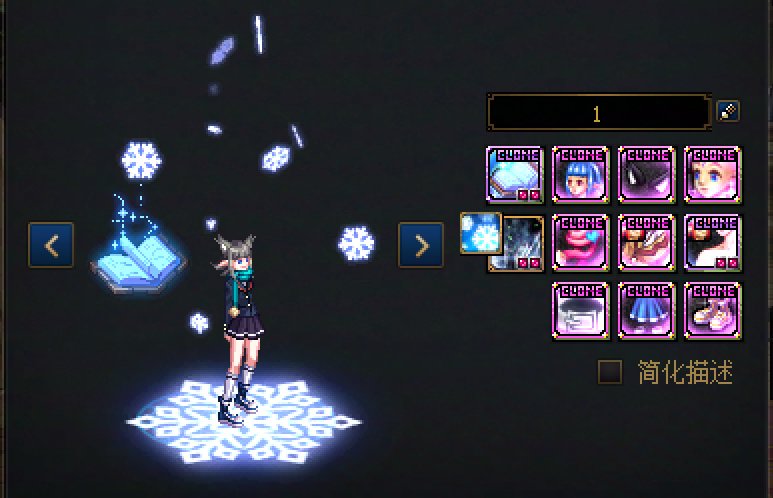Screen dimensions: 773x498
Task: Select the pink shoes clone slot
Action: click(x=711, y=310)
